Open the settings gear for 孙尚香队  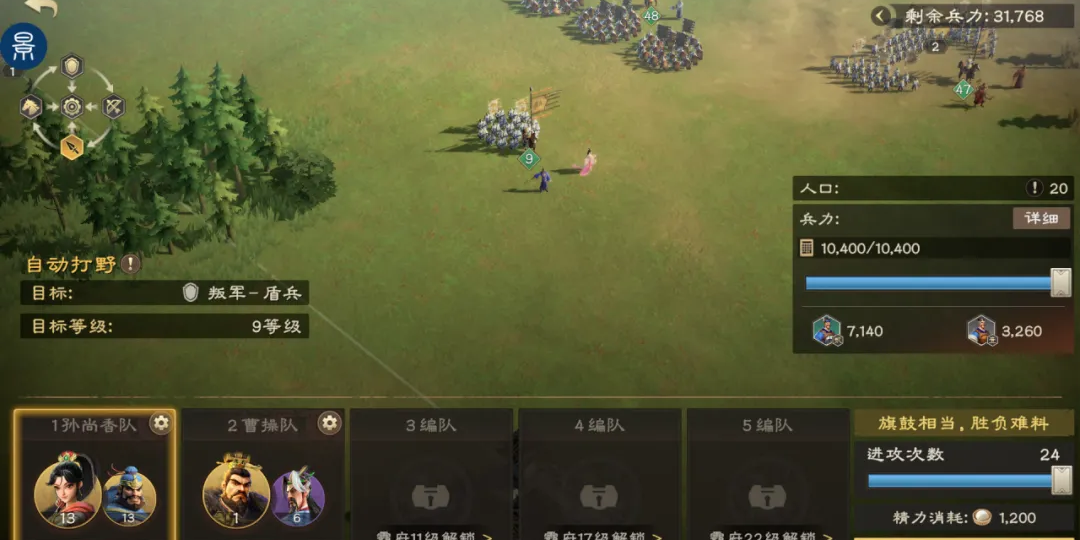pos(160,424)
